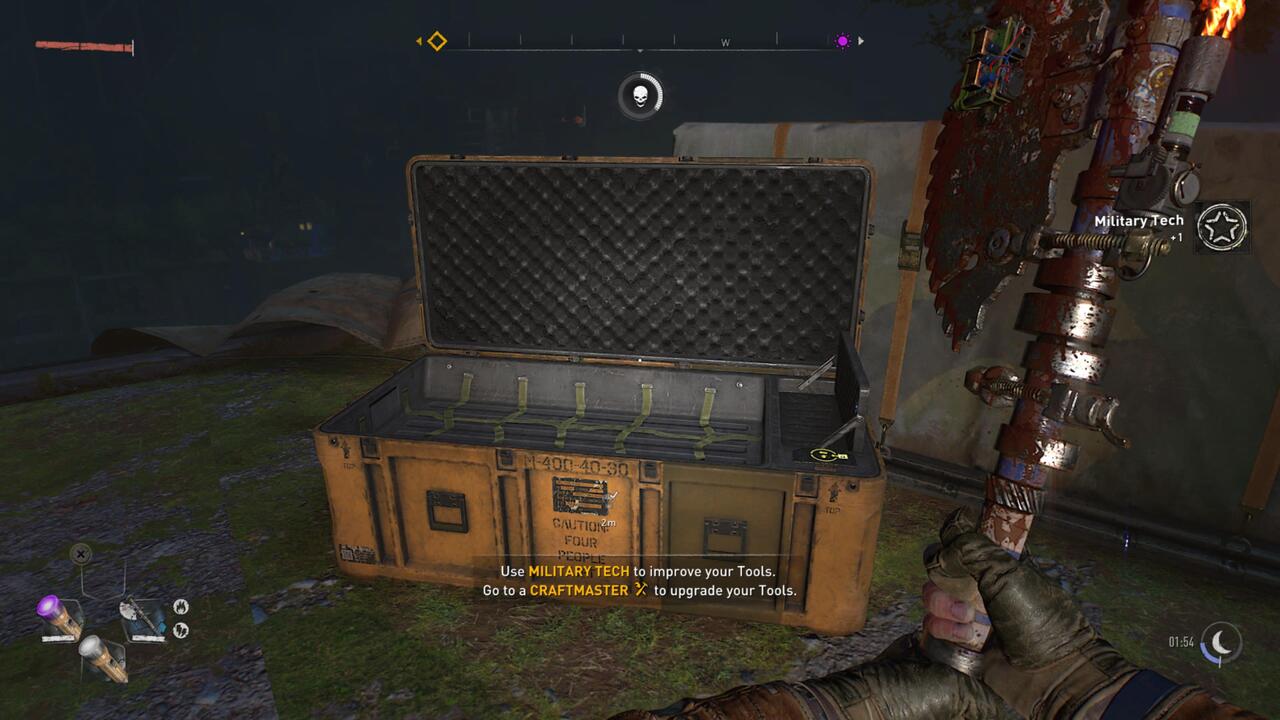The height and width of the screenshot is (720, 1280).
Task: Click the flame mod icon beside the weapon slot
Action: (181, 606)
